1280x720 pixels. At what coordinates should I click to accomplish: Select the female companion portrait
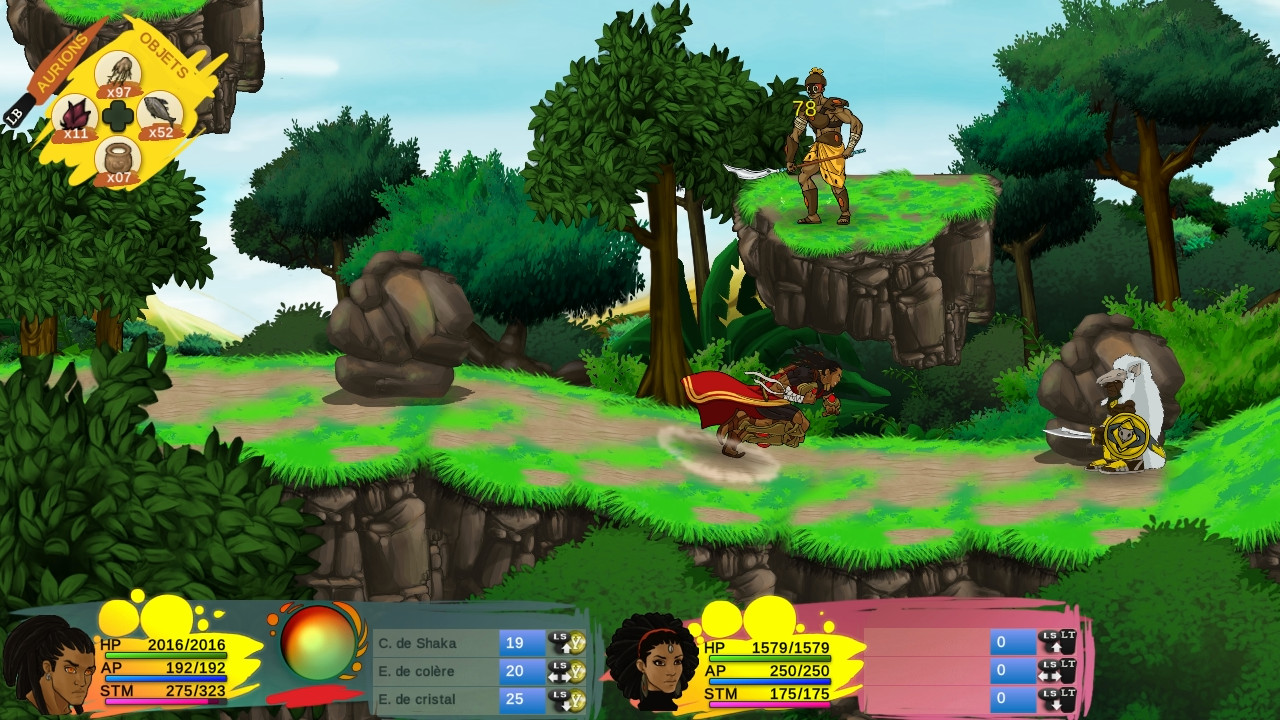651,662
